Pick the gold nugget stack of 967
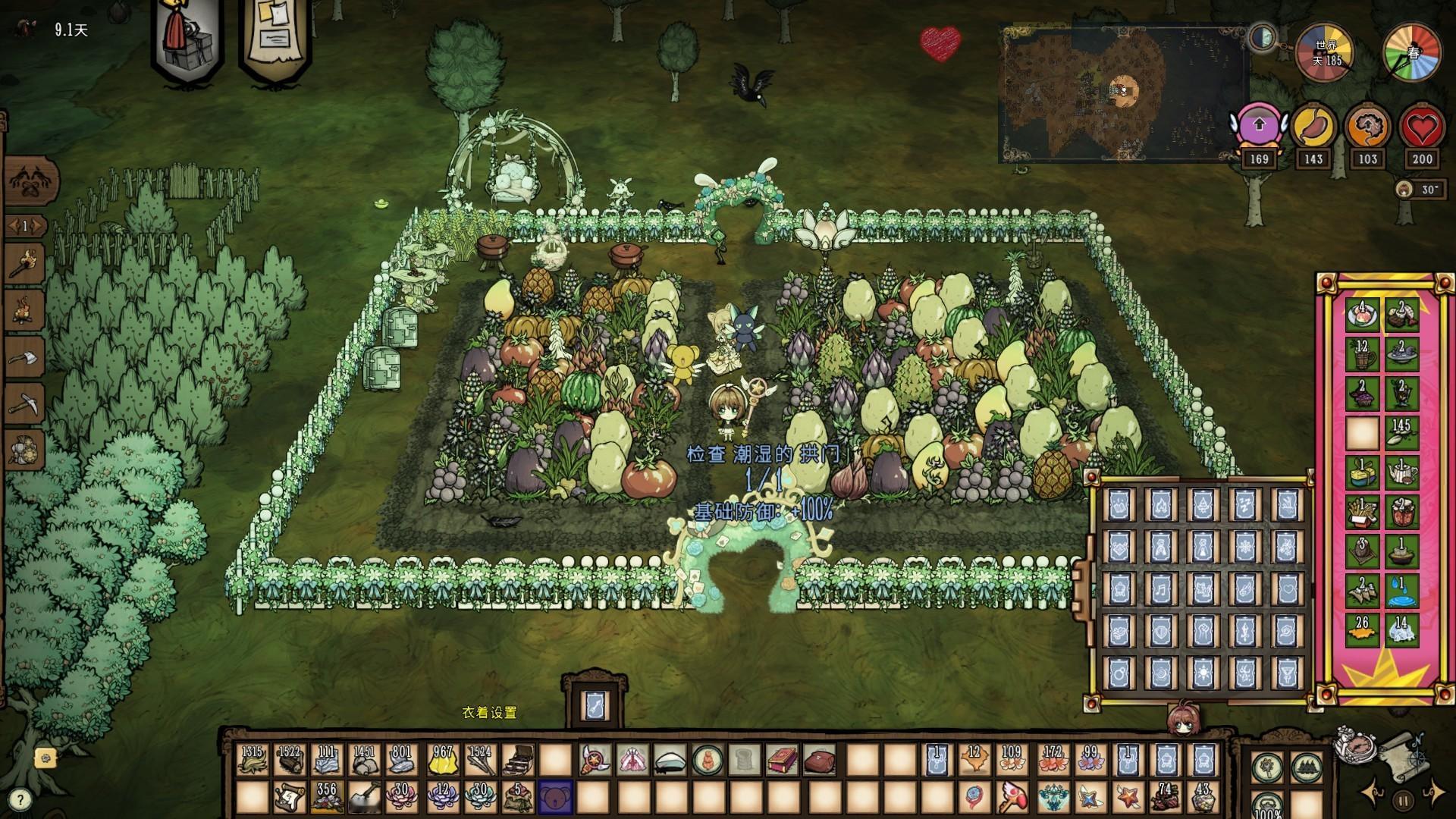 pos(442,759)
